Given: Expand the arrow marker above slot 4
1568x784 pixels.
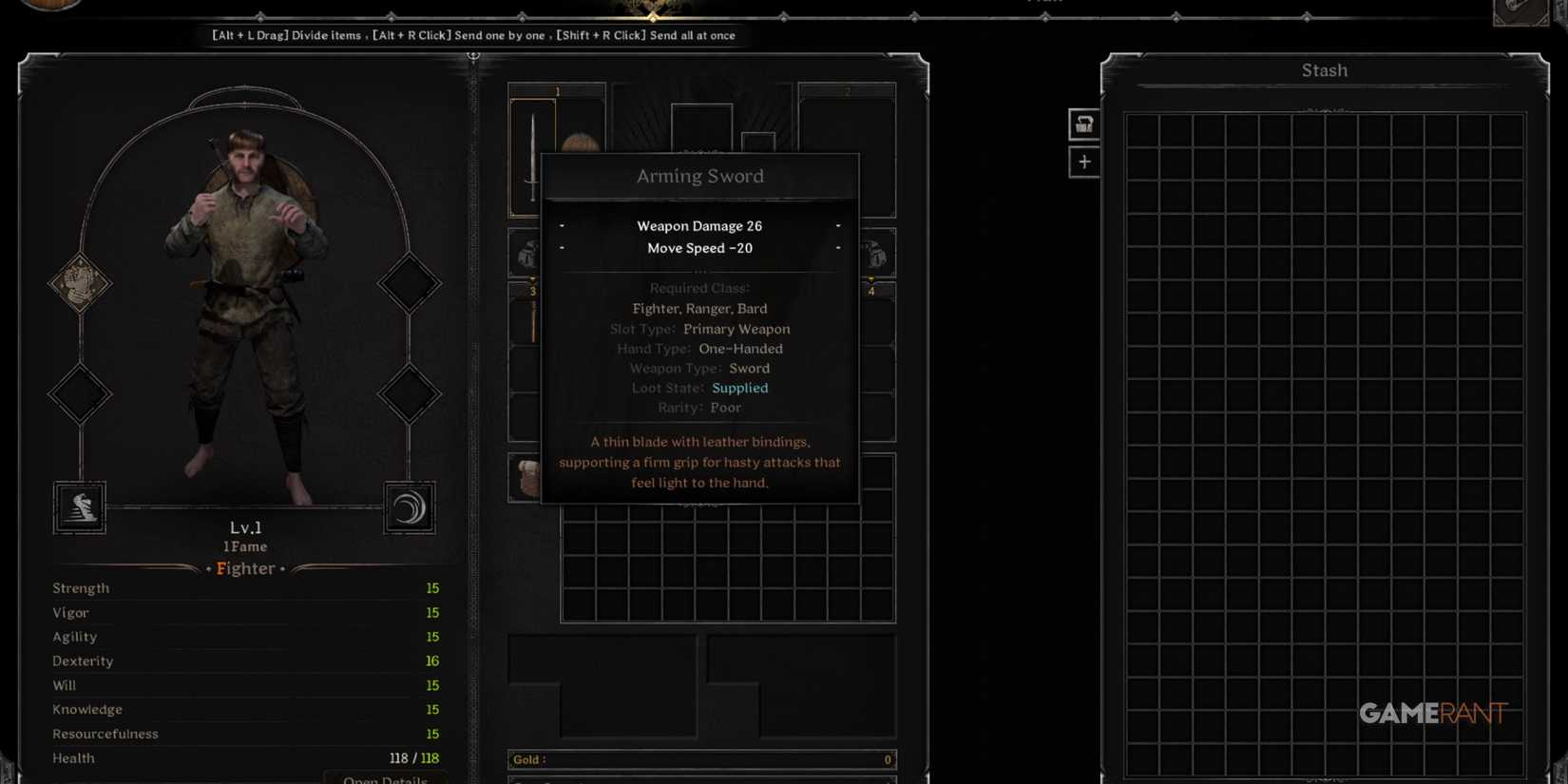Looking at the screenshot, I should point(870,277).
